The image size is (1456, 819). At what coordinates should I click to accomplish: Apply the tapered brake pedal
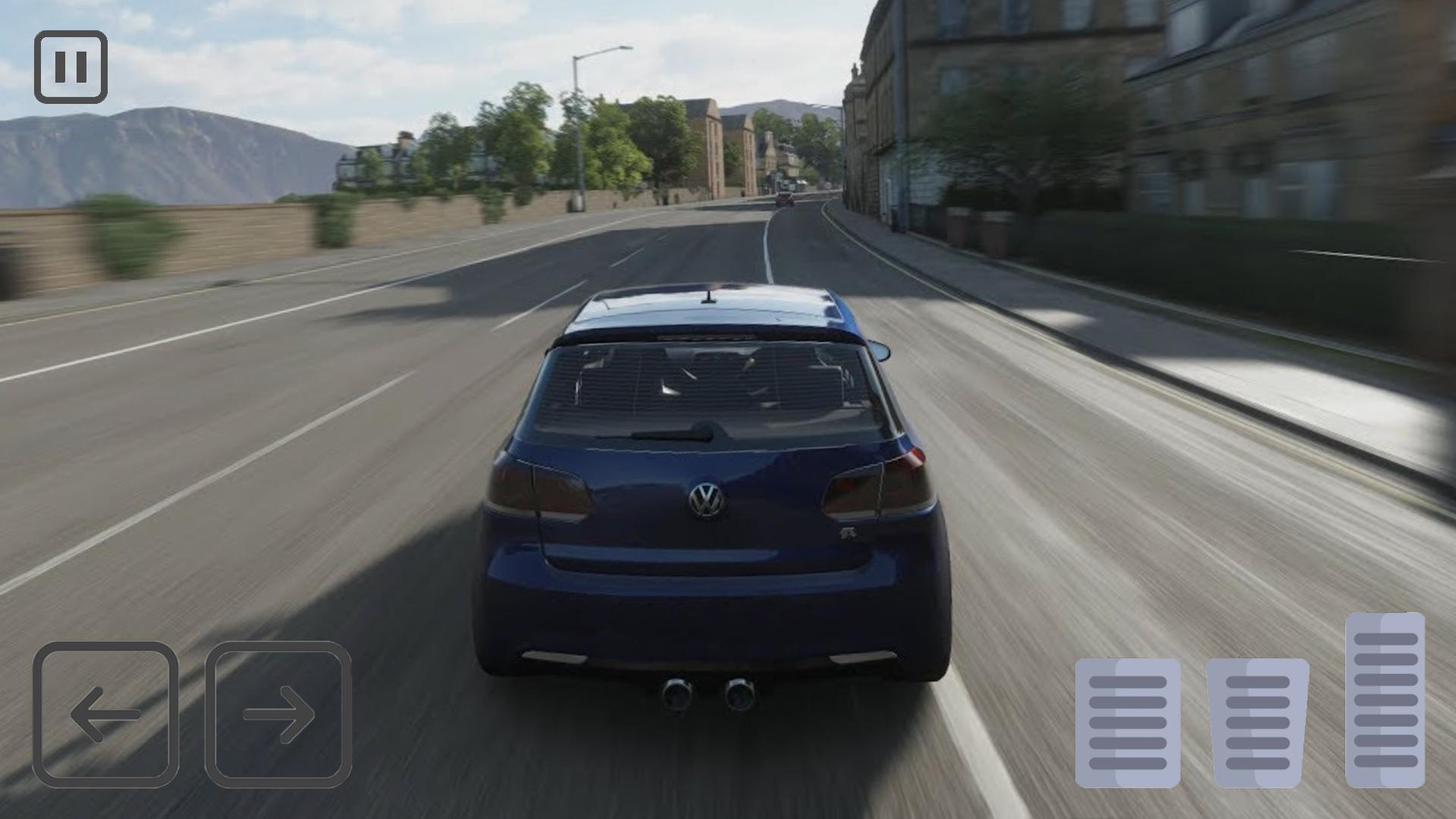(x=1257, y=722)
